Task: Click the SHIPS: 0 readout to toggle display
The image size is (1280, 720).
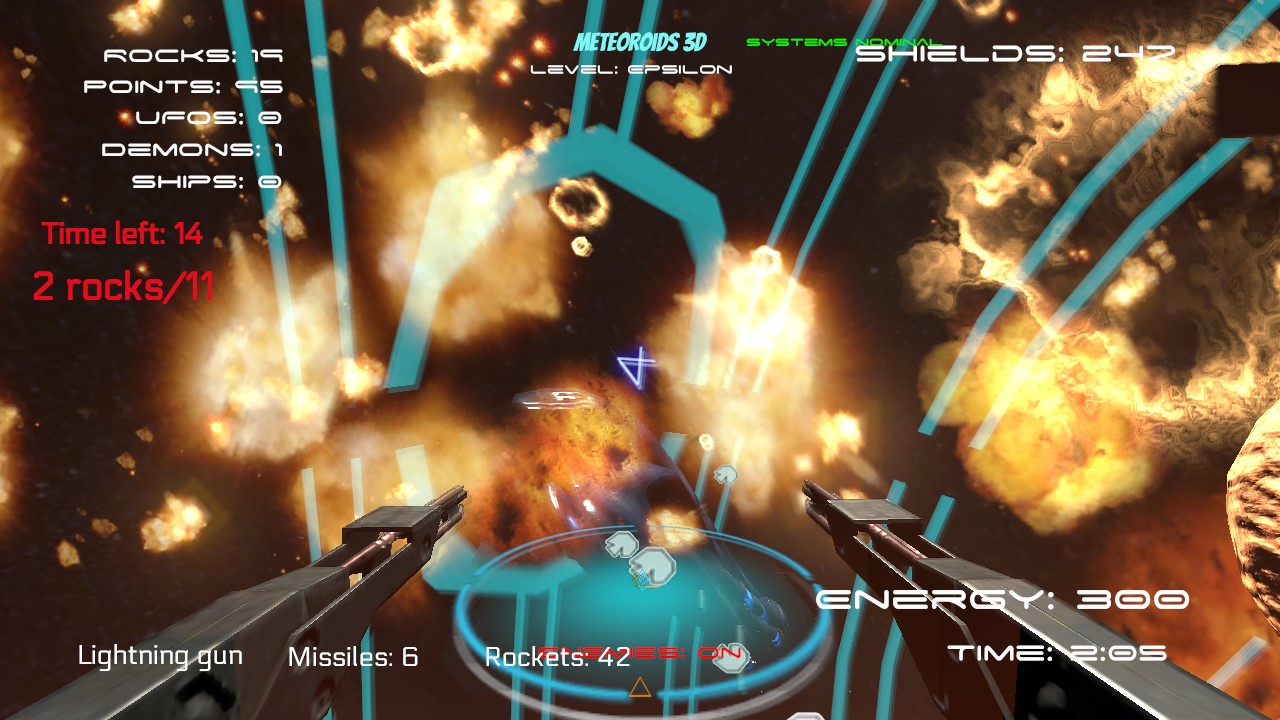Action: pyautogui.click(x=206, y=182)
